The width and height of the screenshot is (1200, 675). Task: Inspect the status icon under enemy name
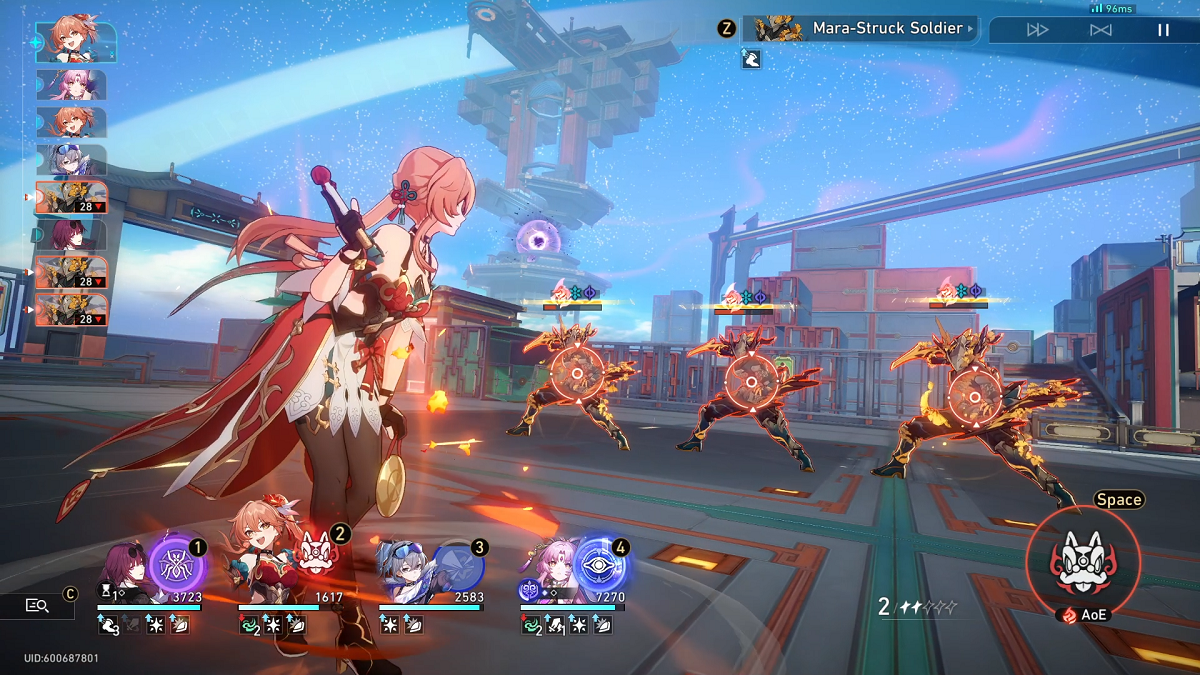coord(752,60)
